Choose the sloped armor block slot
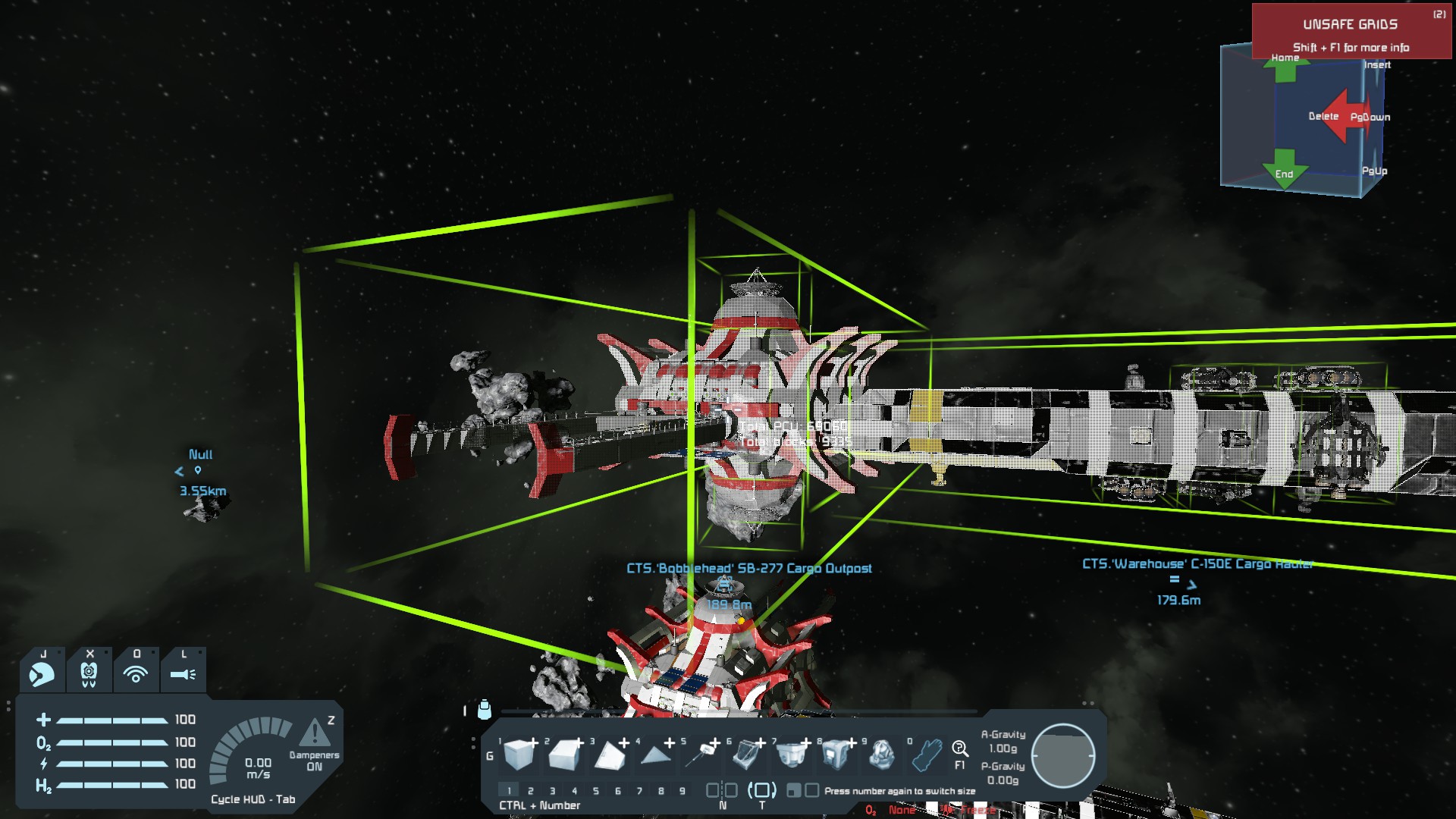This screenshot has height=819, width=1456. [x=564, y=754]
